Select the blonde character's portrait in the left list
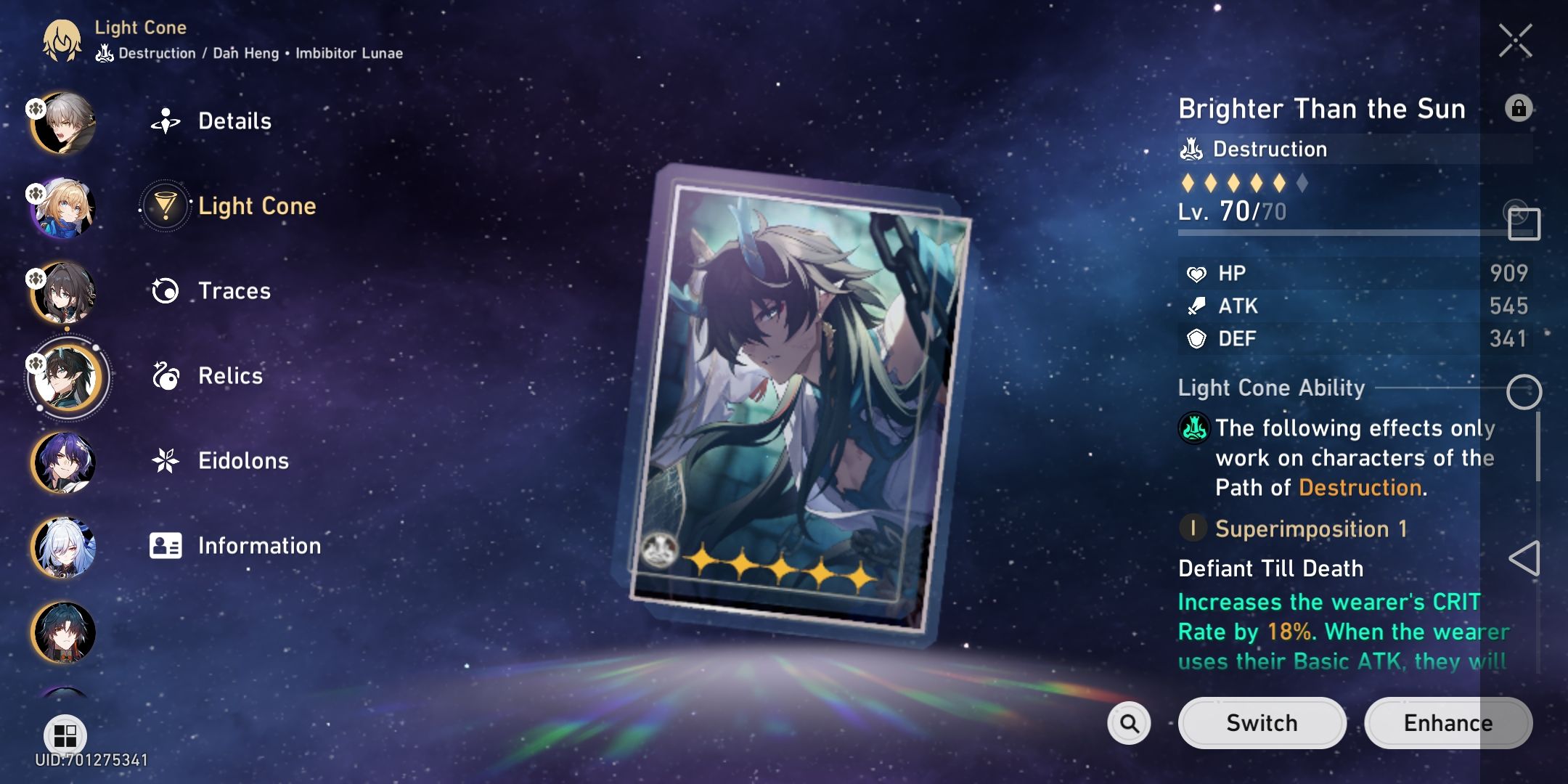 pos(64,207)
